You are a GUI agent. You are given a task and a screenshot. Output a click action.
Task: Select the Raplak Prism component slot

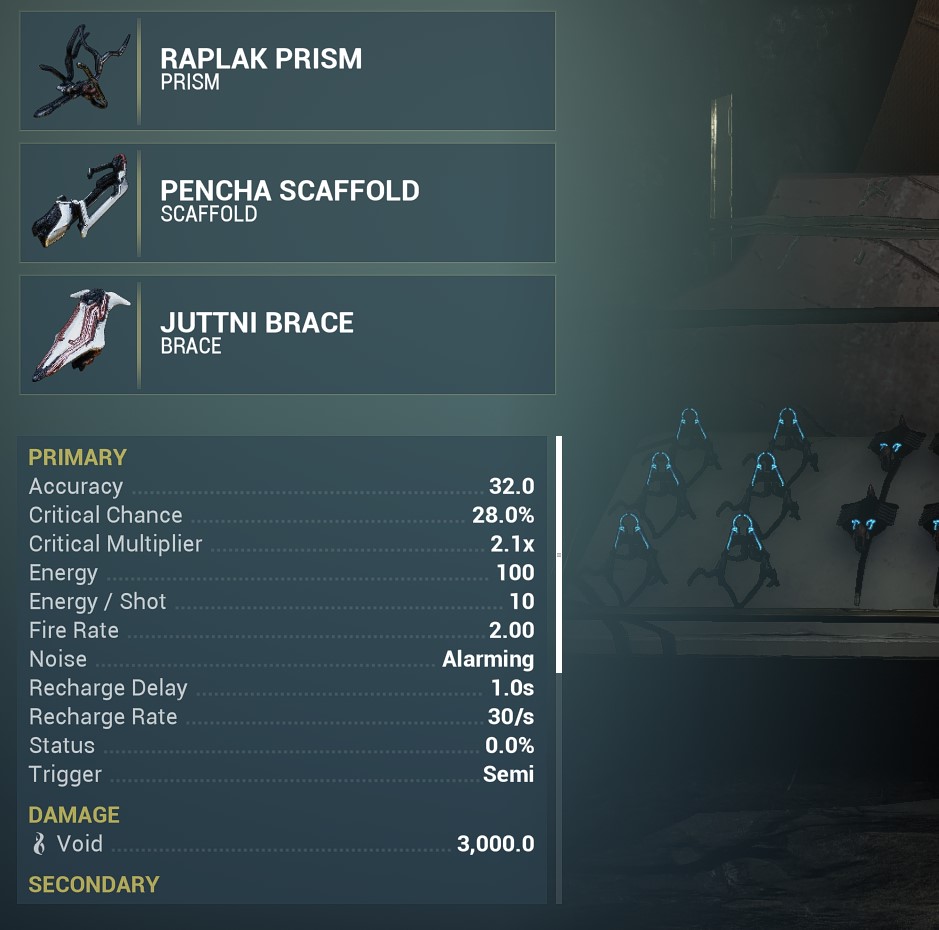click(287, 71)
